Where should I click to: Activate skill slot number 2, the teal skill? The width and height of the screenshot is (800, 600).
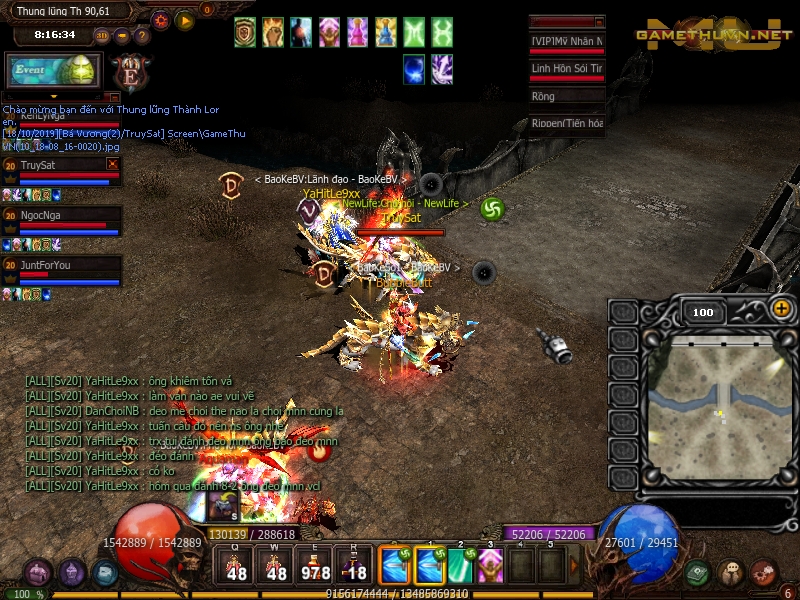(x=459, y=566)
